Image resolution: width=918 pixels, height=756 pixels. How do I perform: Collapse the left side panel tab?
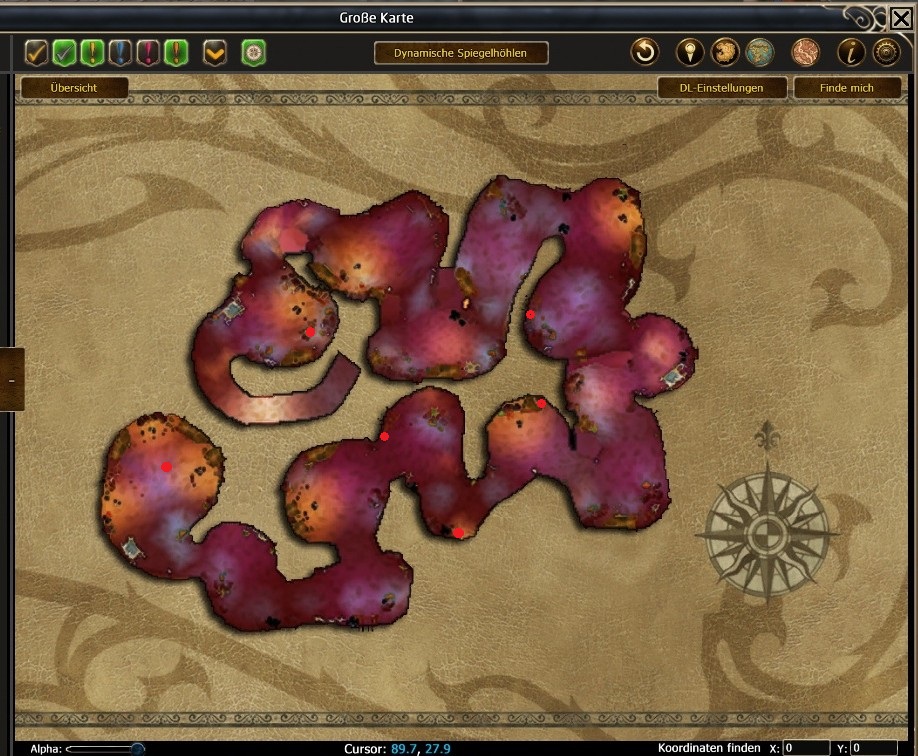coord(11,380)
